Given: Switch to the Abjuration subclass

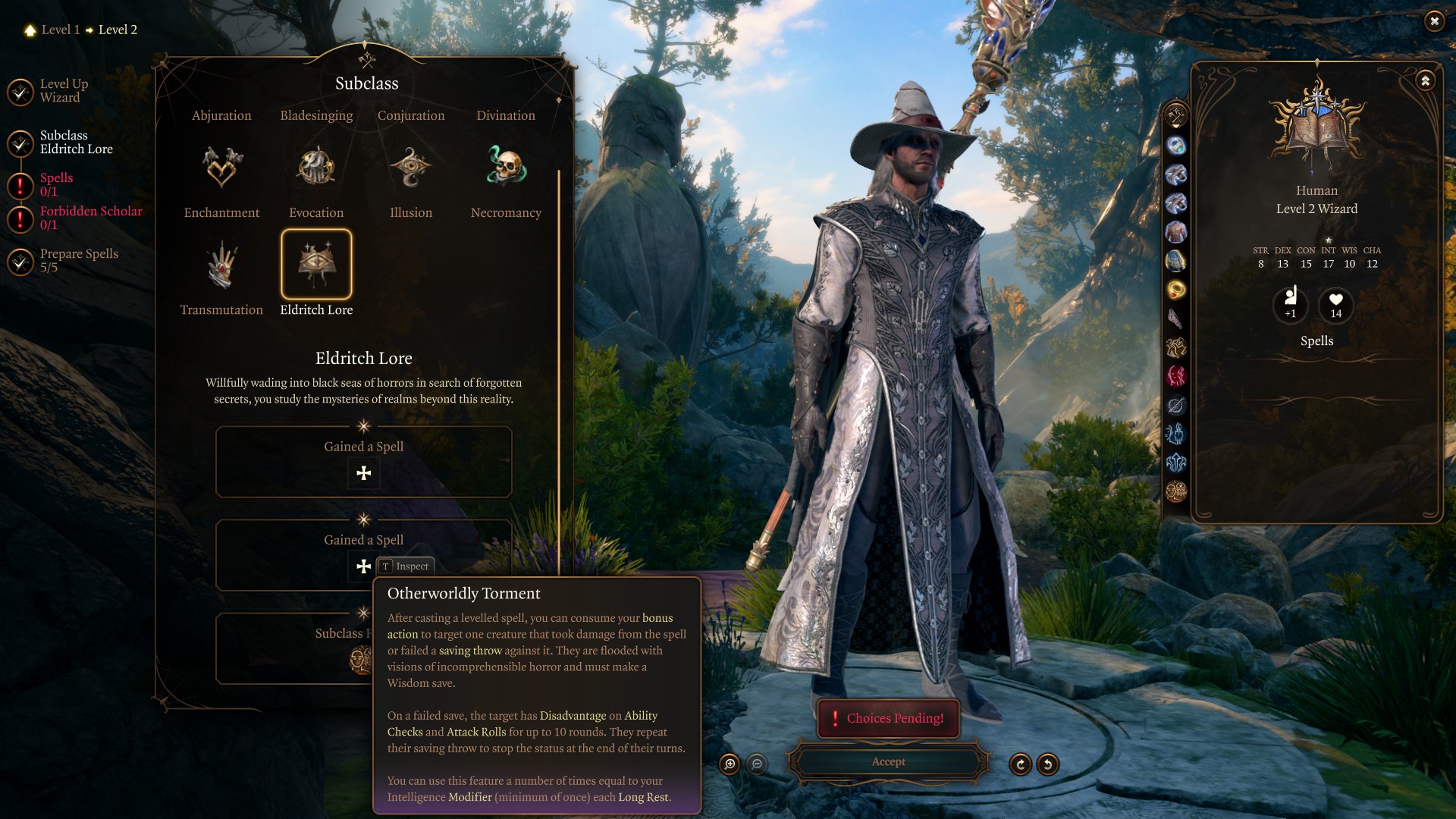Looking at the screenshot, I should click(221, 115).
